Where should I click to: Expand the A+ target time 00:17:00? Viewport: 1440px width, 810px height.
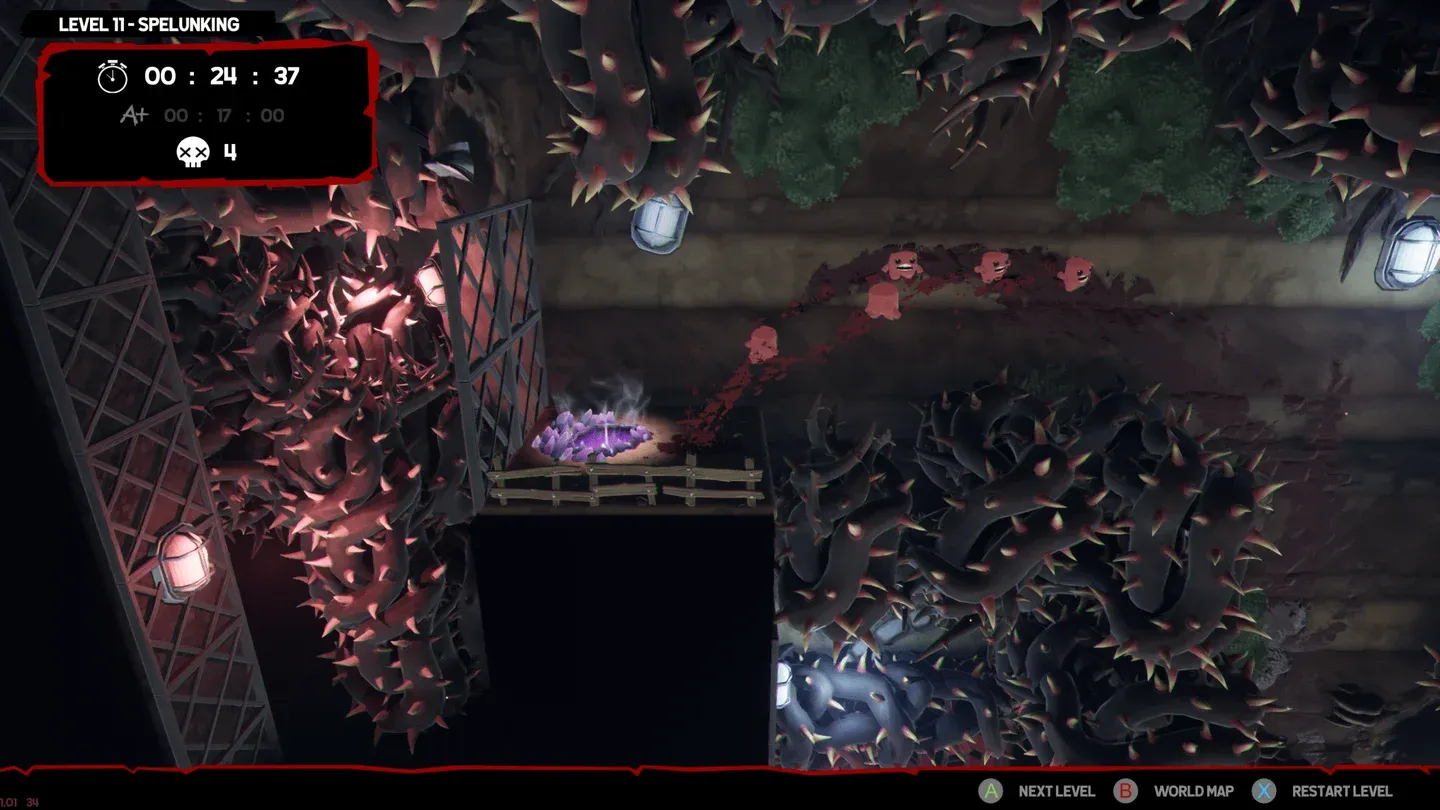(222, 115)
